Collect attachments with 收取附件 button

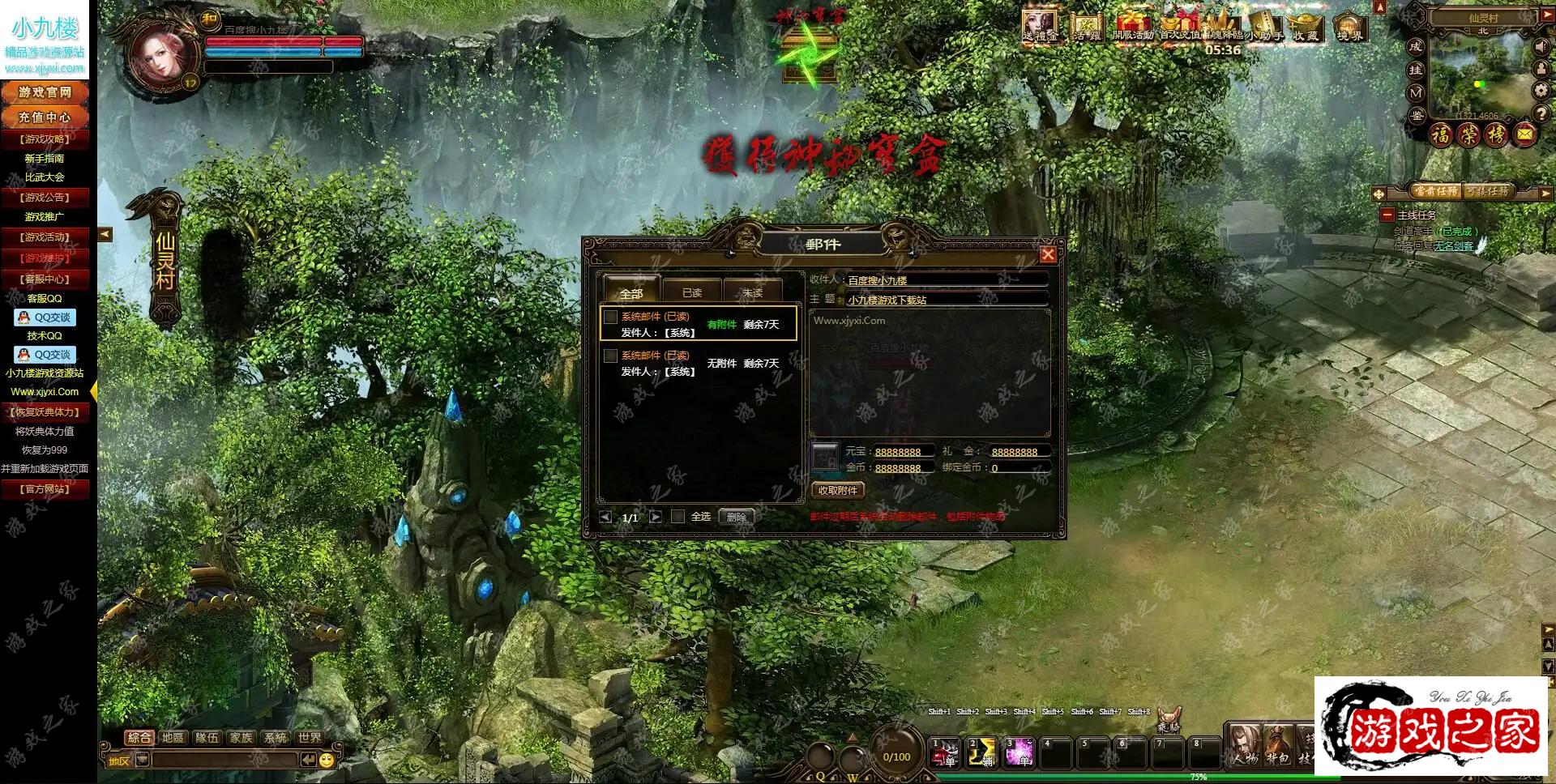pyautogui.click(x=838, y=490)
